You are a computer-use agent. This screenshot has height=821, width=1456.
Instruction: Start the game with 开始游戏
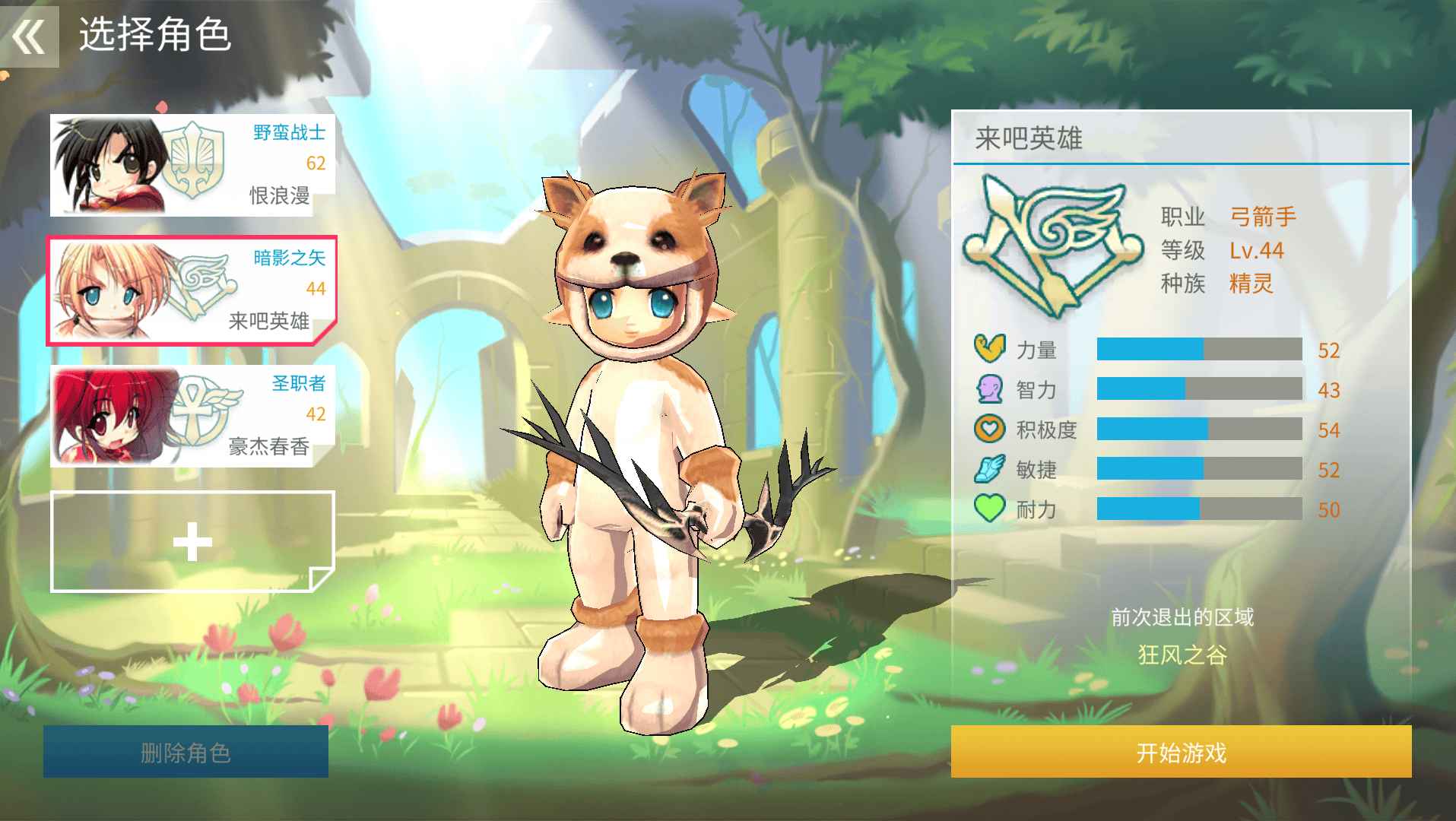[1181, 752]
